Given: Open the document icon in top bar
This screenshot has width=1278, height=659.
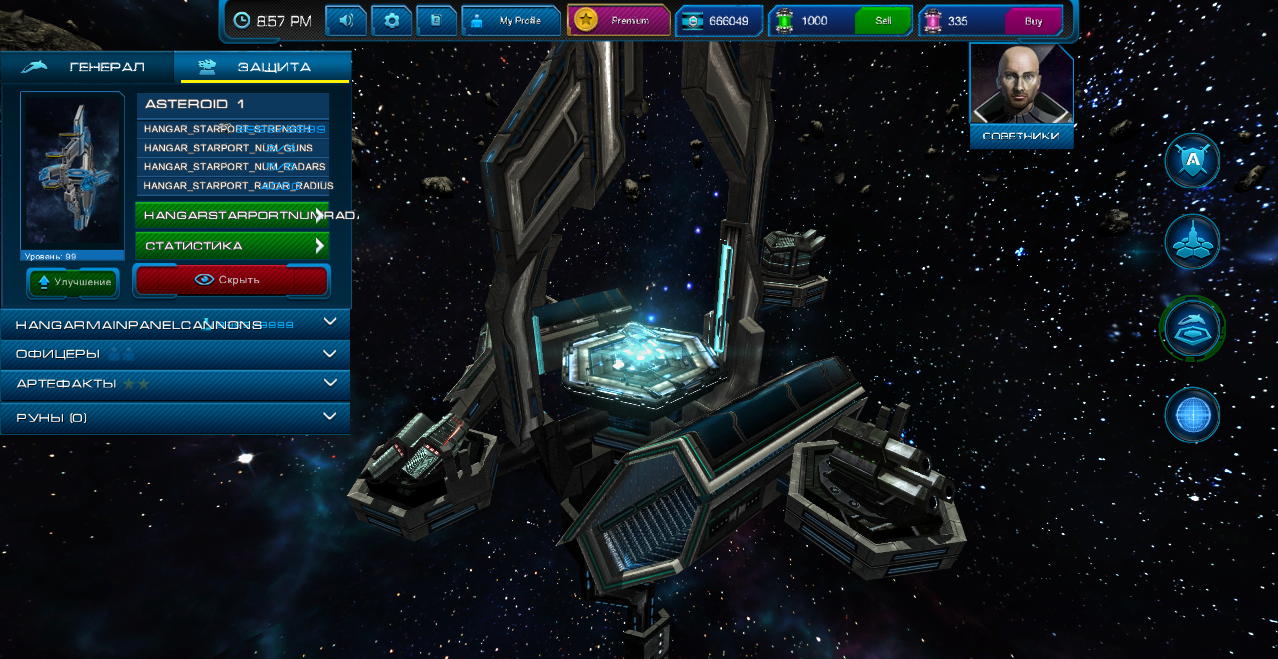Looking at the screenshot, I should tap(436, 20).
